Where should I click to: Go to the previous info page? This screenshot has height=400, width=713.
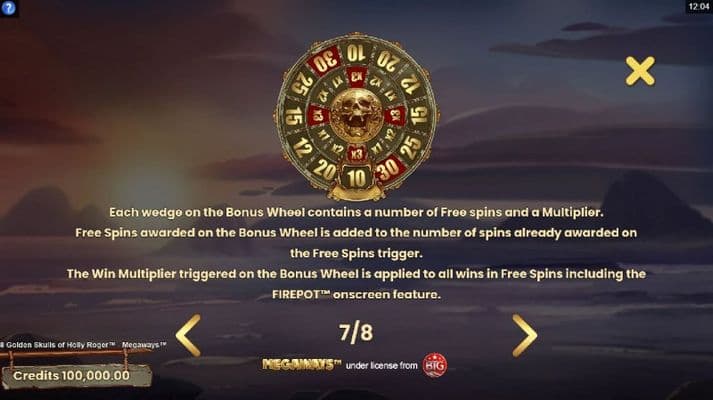pos(189,335)
